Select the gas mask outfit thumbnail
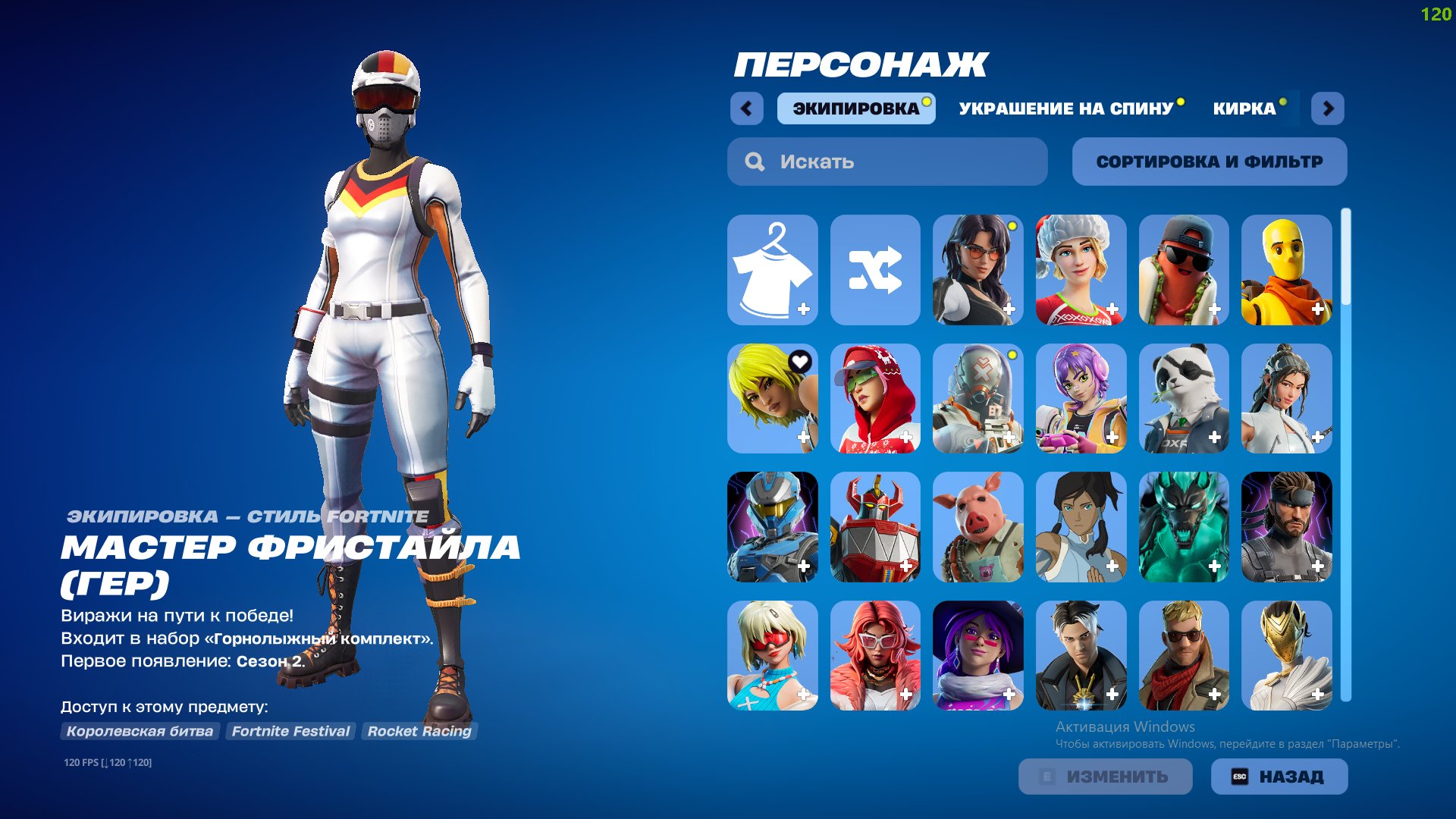The width and height of the screenshot is (1456, 819). tap(977, 398)
